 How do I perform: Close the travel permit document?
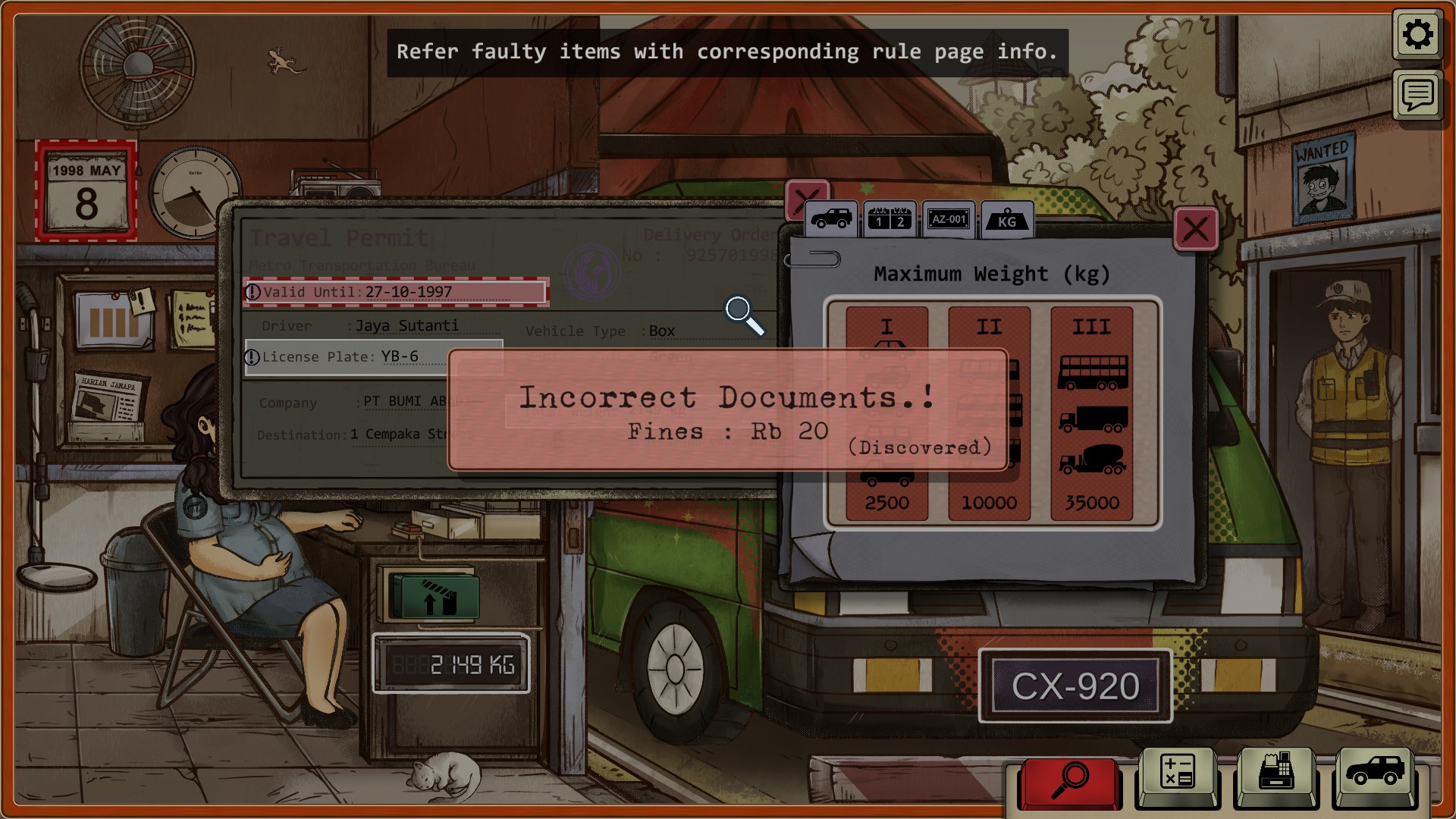pyautogui.click(x=805, y=200)
